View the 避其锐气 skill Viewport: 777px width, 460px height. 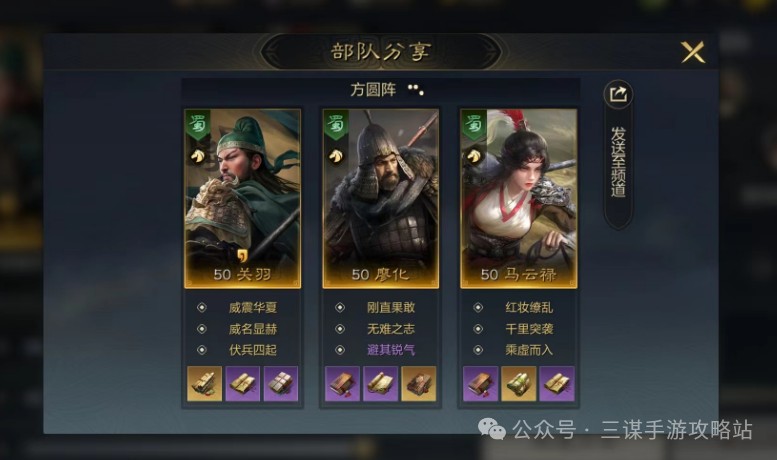point(389,350)
